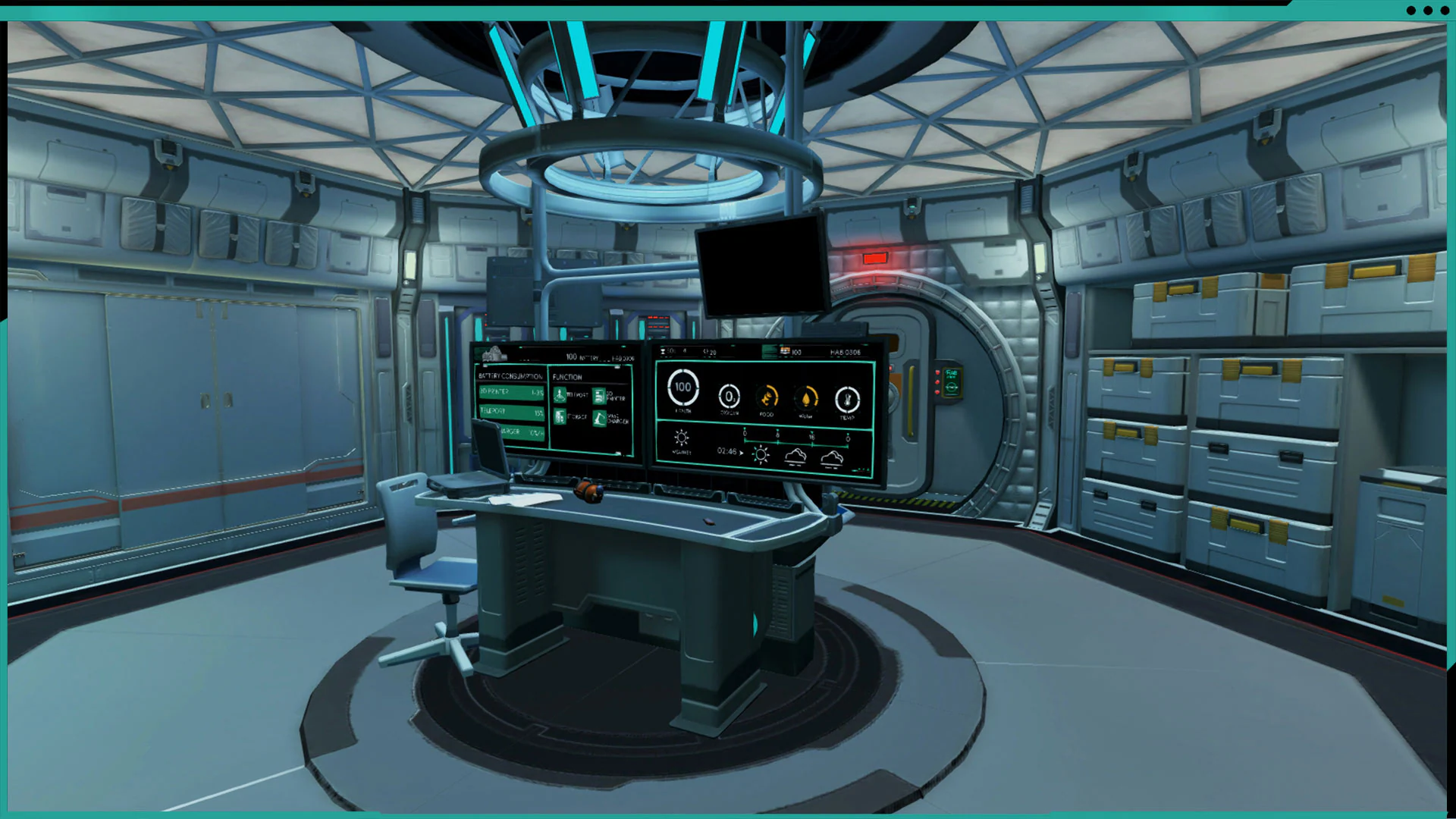Select the Storage function icon
This screenshot has height=819, width=1456.
(560, 416)
